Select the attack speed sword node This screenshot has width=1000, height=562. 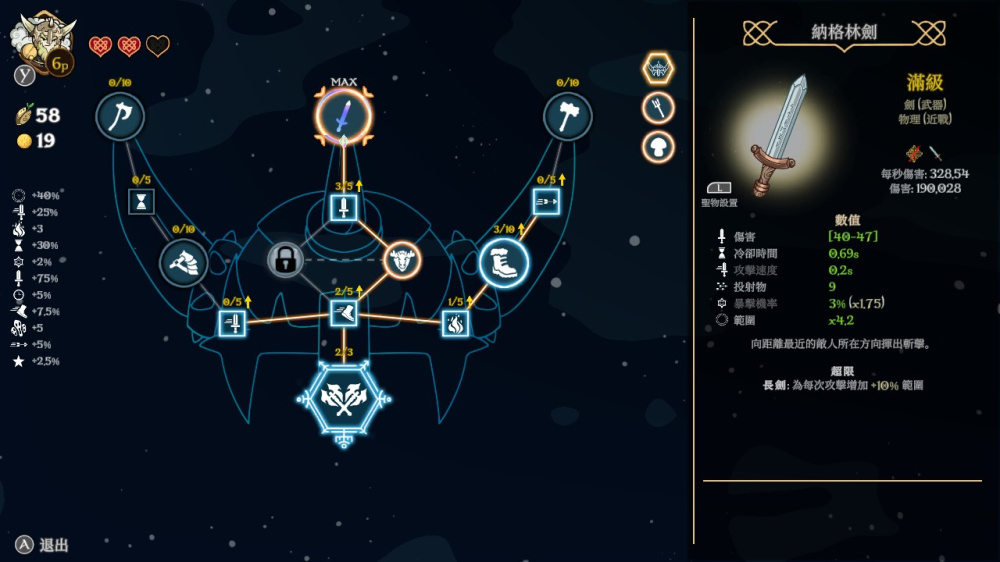pyautogui.click(x=232, y=323)
